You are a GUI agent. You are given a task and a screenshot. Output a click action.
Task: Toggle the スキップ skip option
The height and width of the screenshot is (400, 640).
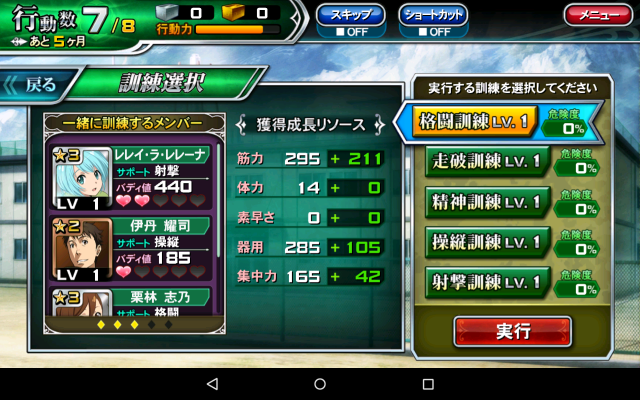350,18
